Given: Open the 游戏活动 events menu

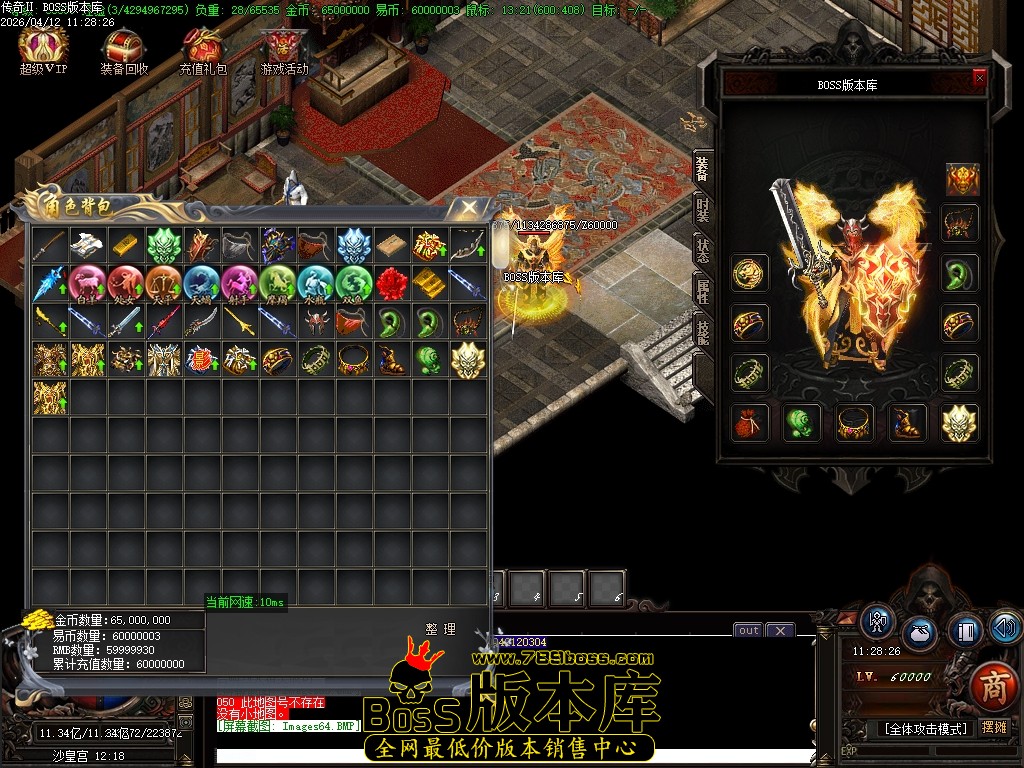Looking at the screenshot, I should 284,50.
